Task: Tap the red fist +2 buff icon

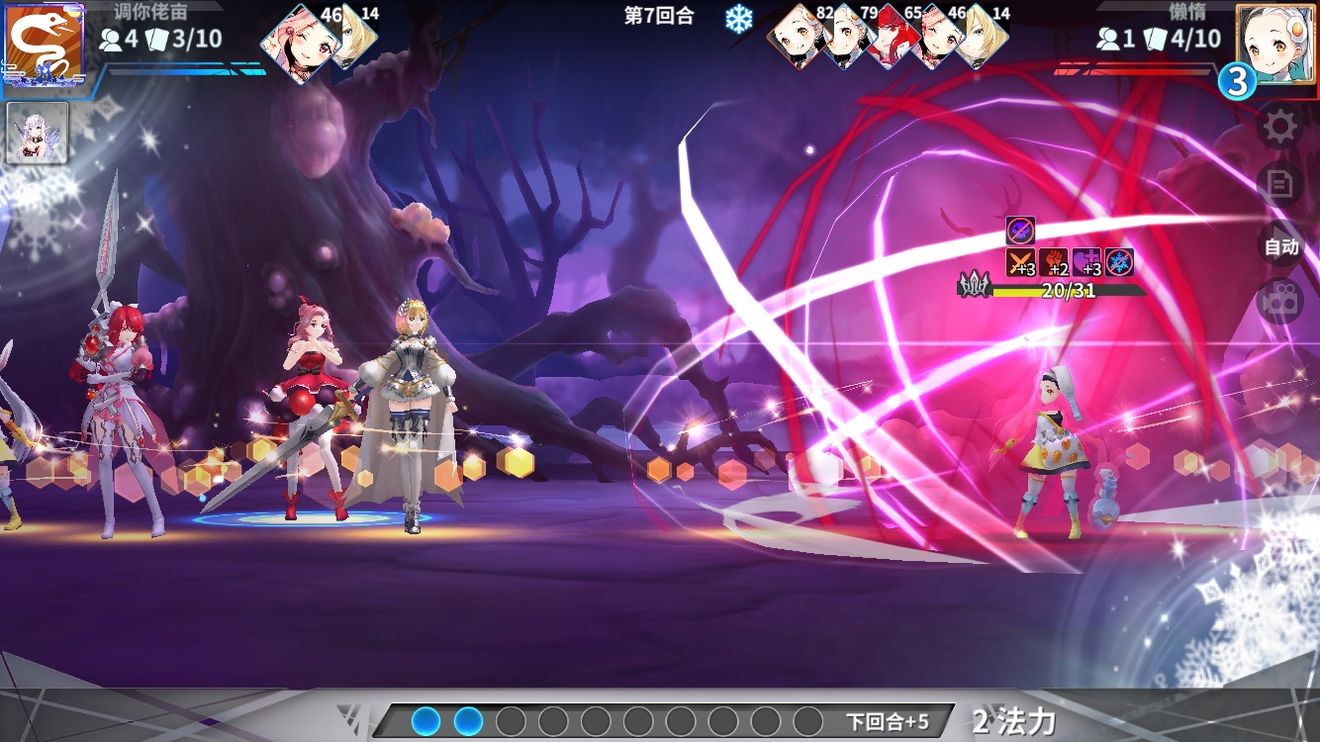Action: click(1054, 263)
